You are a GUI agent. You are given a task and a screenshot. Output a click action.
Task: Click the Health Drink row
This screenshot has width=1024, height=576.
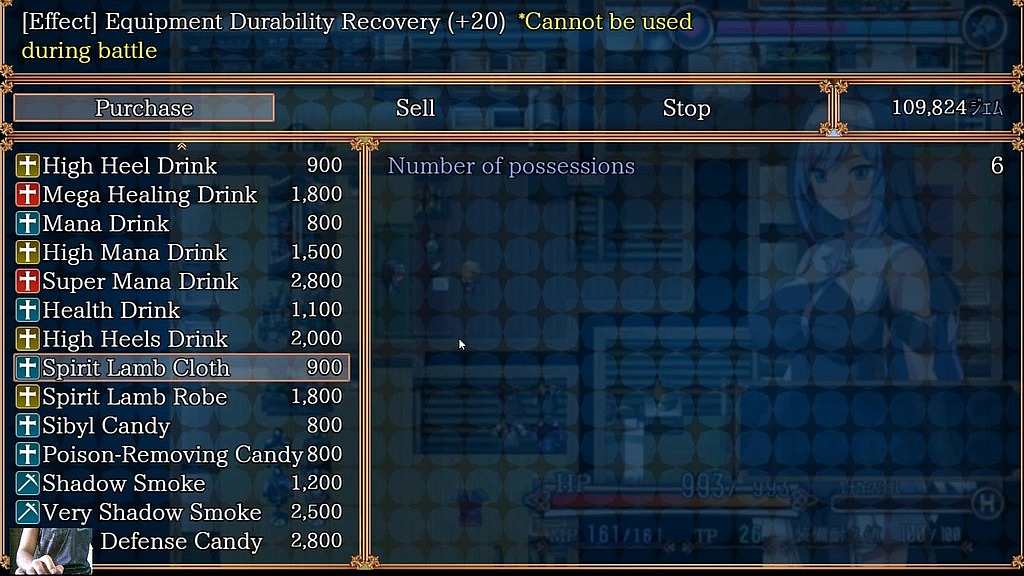pyautogui.click(x=180, y=311)
